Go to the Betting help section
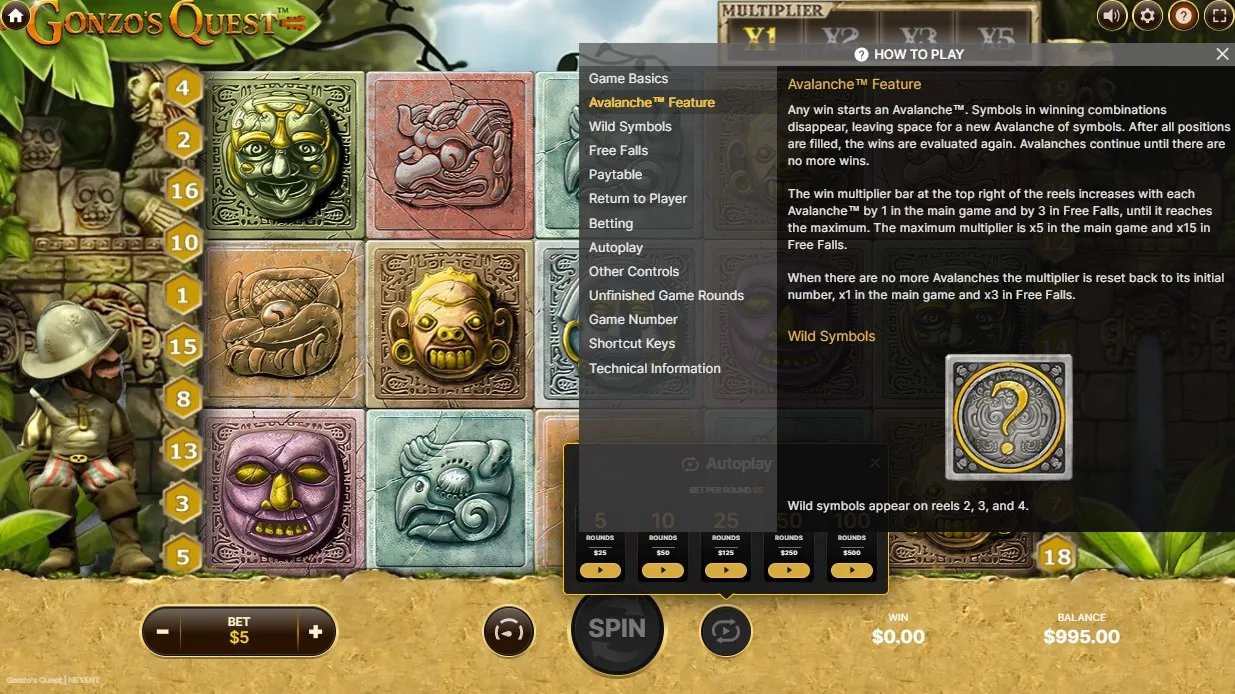 610,223
